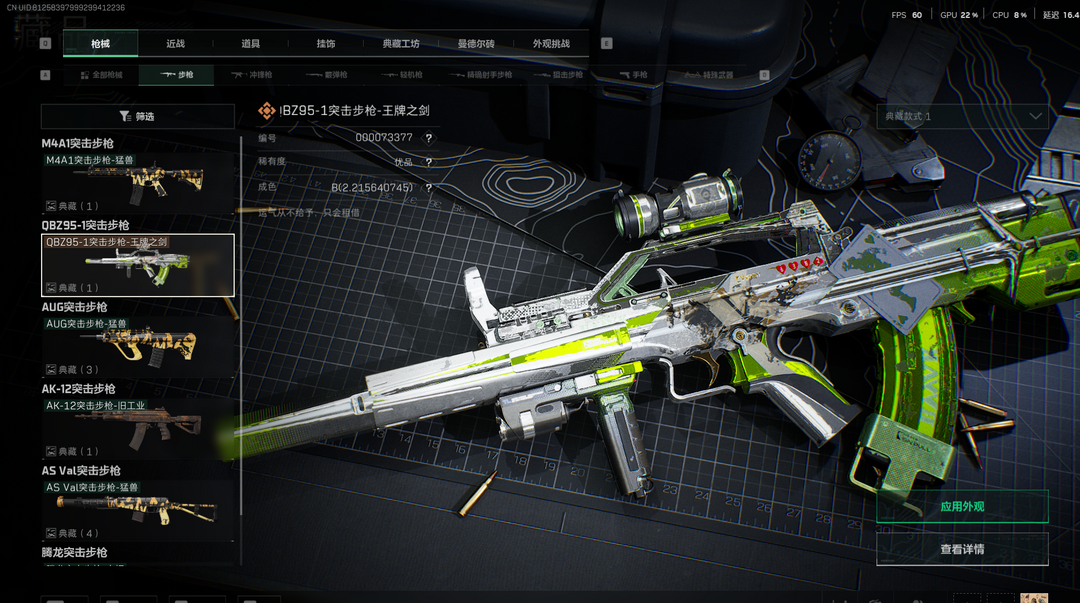
Task: Show the 全部枪械 category
Action: 100,75
